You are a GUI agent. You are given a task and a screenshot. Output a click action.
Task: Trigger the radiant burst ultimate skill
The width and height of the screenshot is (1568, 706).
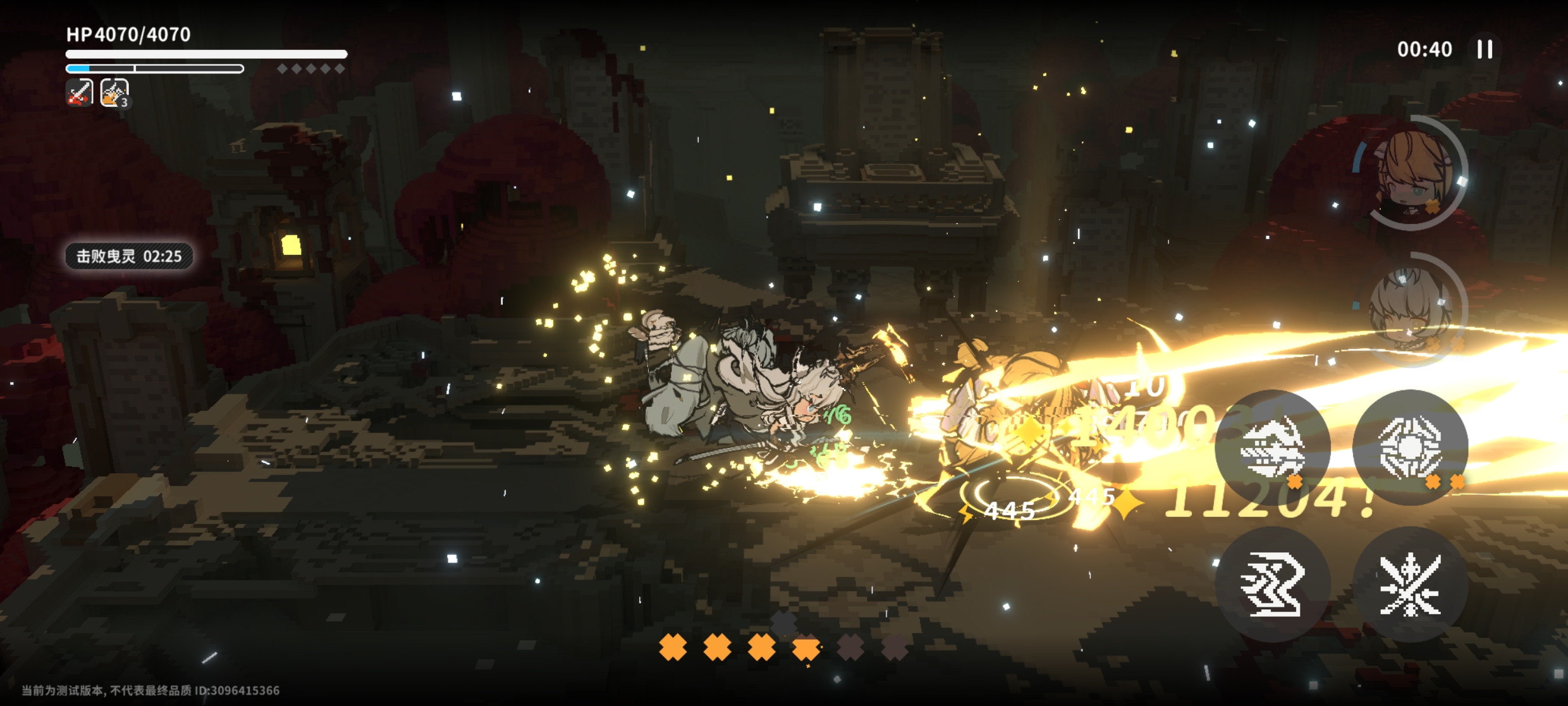pos(1410,448)
